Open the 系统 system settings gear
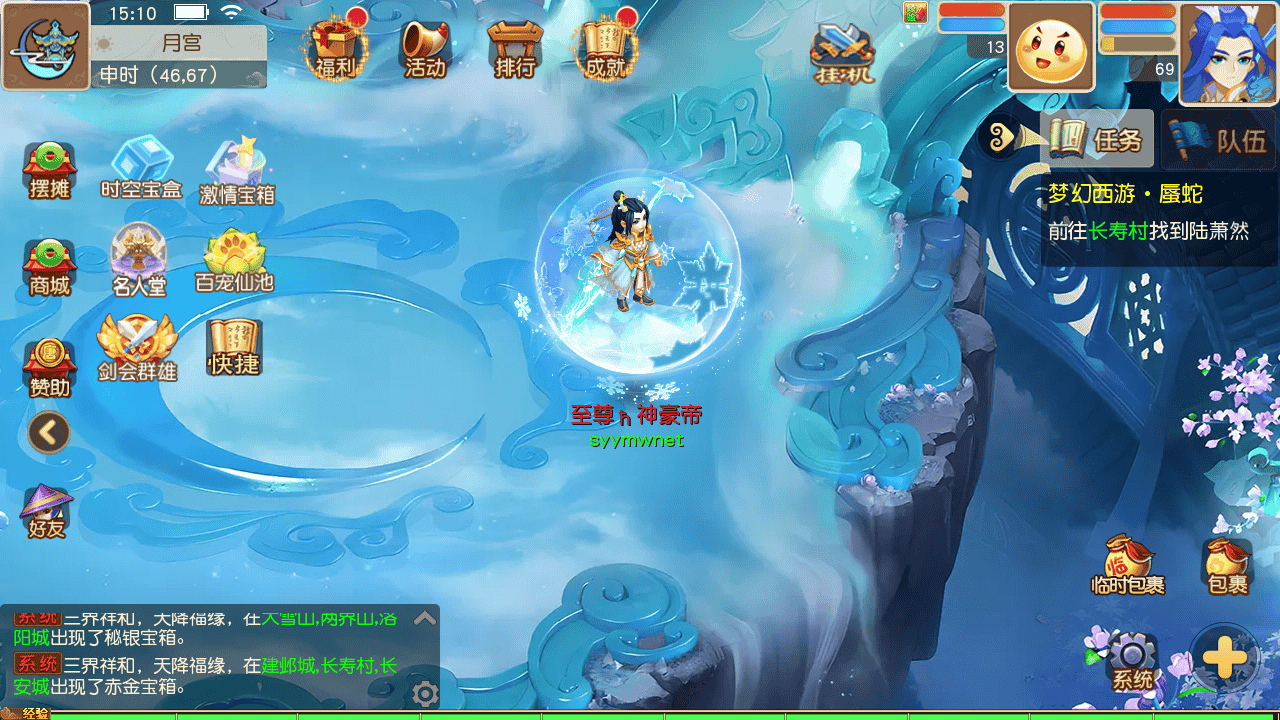Screen dimensions: 1280x720 click(1133, 660)
